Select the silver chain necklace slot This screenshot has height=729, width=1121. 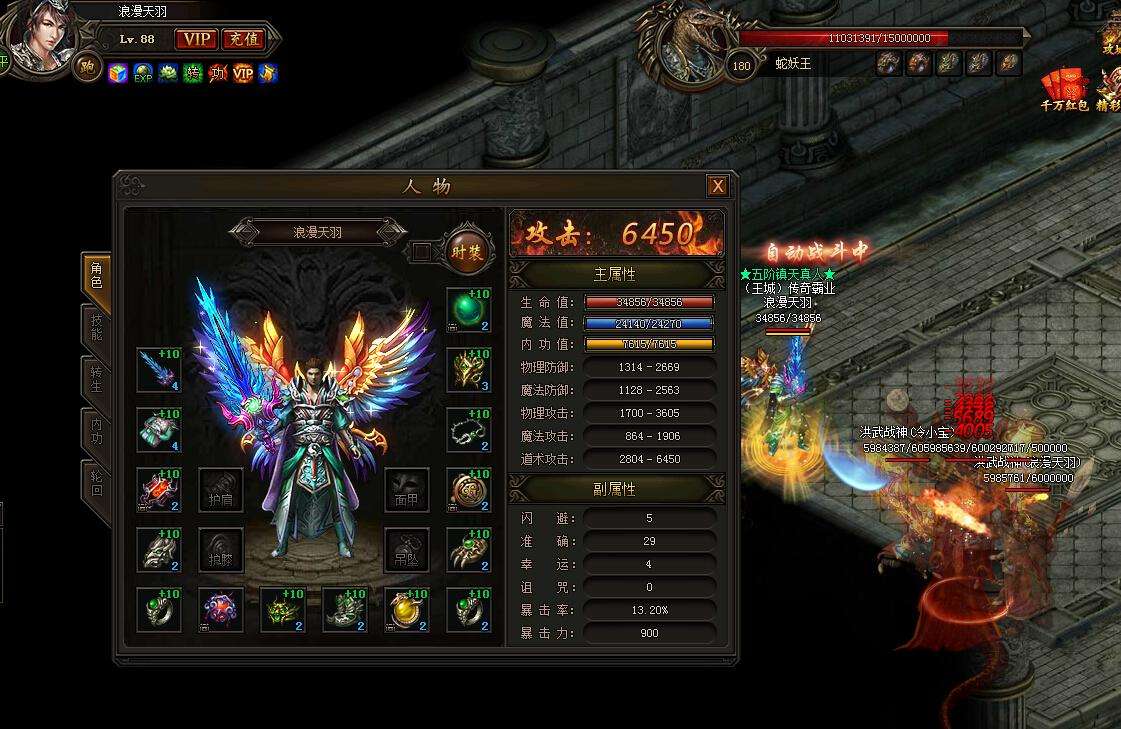[x=468, y=429]
